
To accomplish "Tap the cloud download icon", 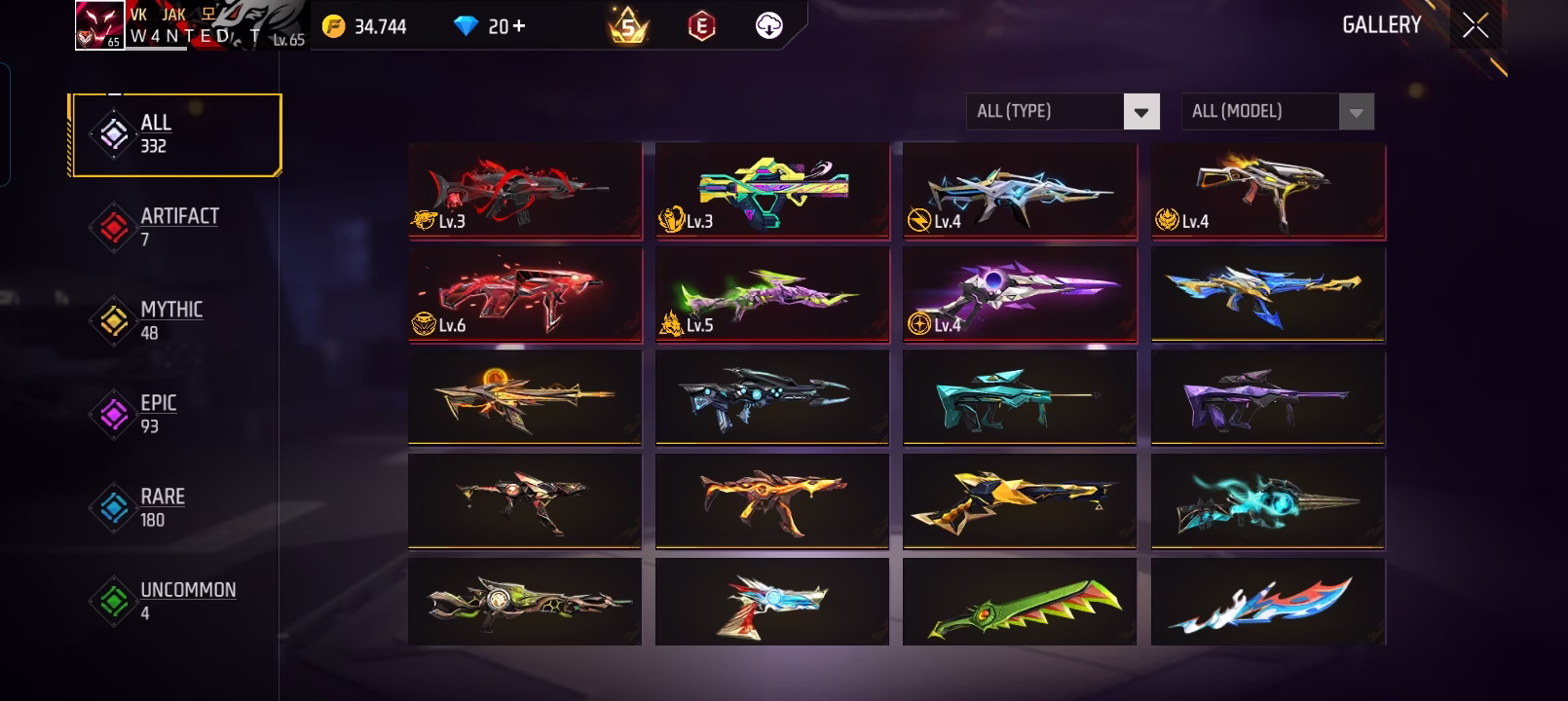I will click(x=768, y=26).
